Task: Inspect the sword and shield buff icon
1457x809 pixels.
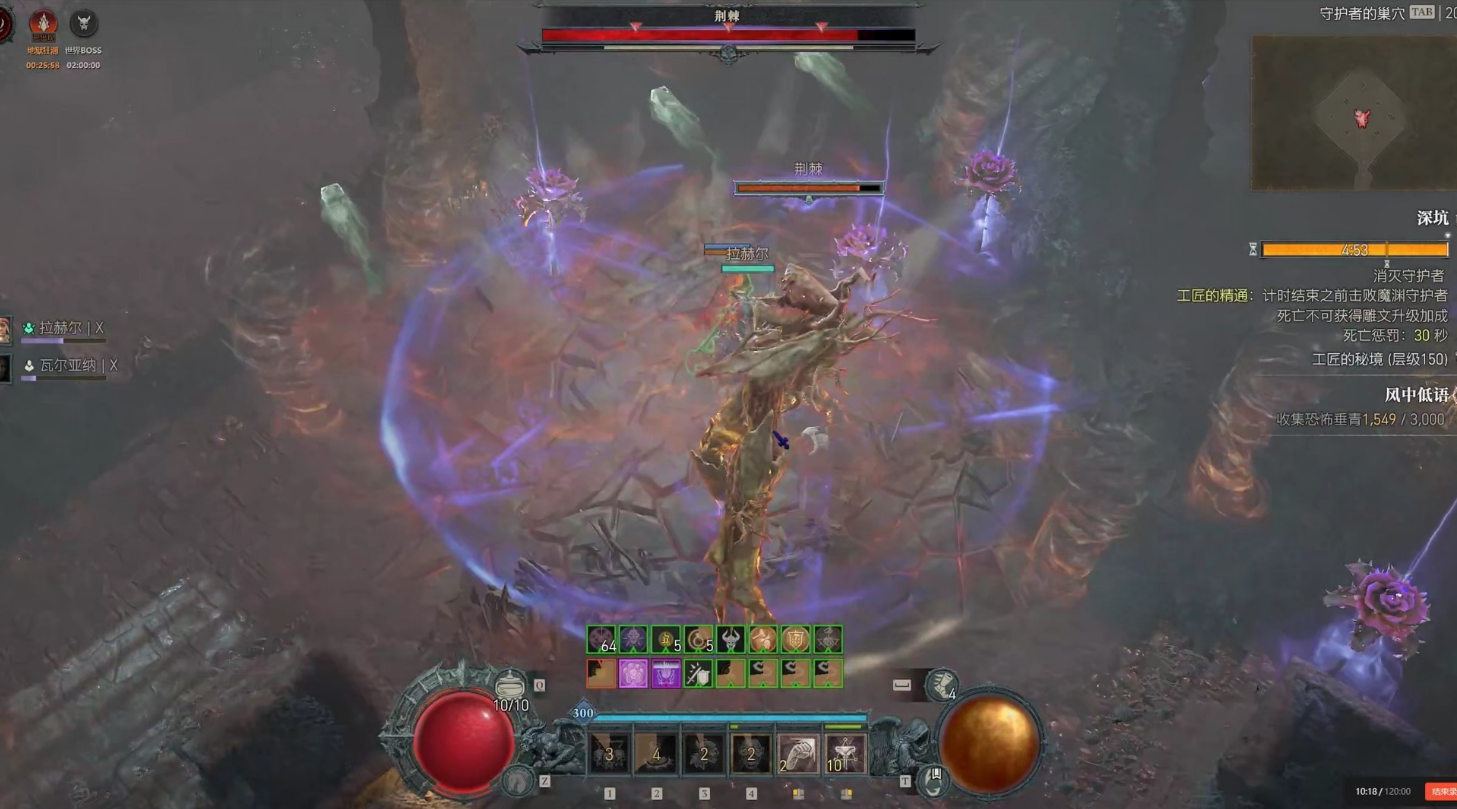Action: pyautogui.click(x=698, y=673)
